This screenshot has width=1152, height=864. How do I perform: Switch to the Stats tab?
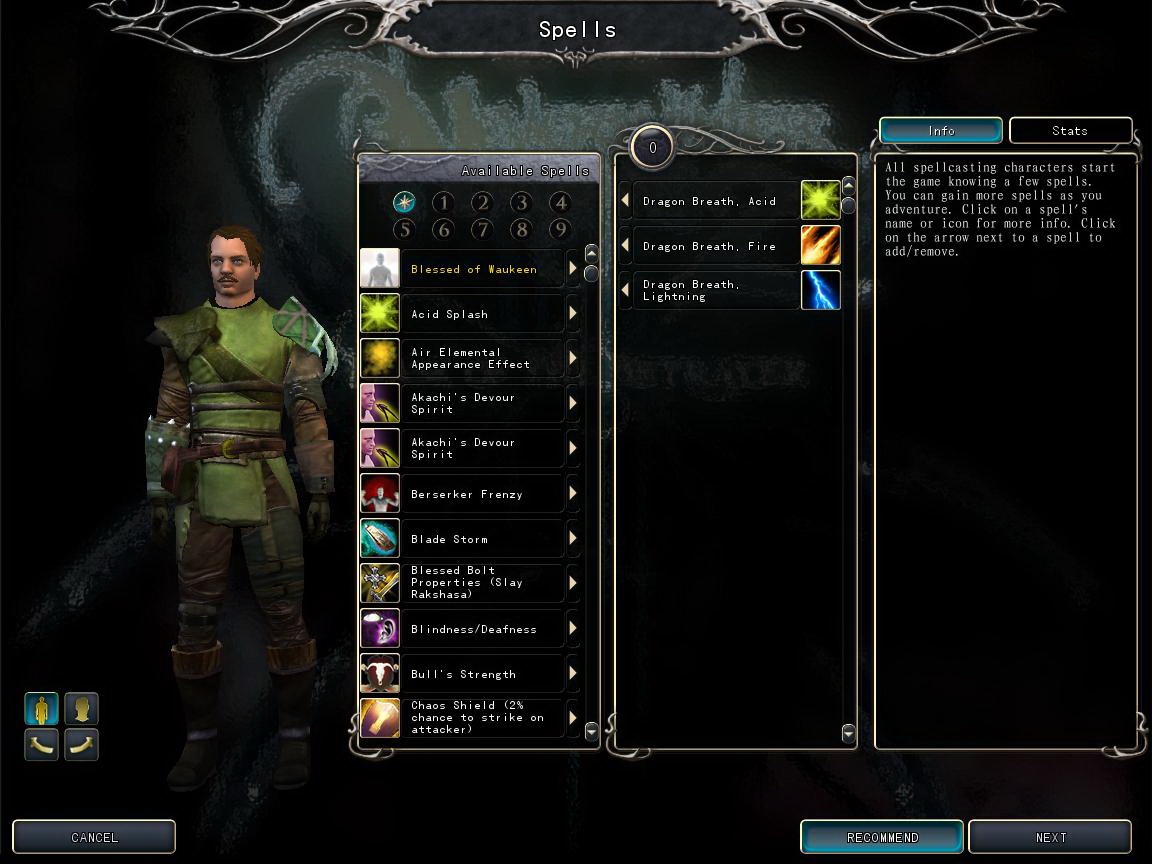pyautogui.click(x=1070, y=131)
